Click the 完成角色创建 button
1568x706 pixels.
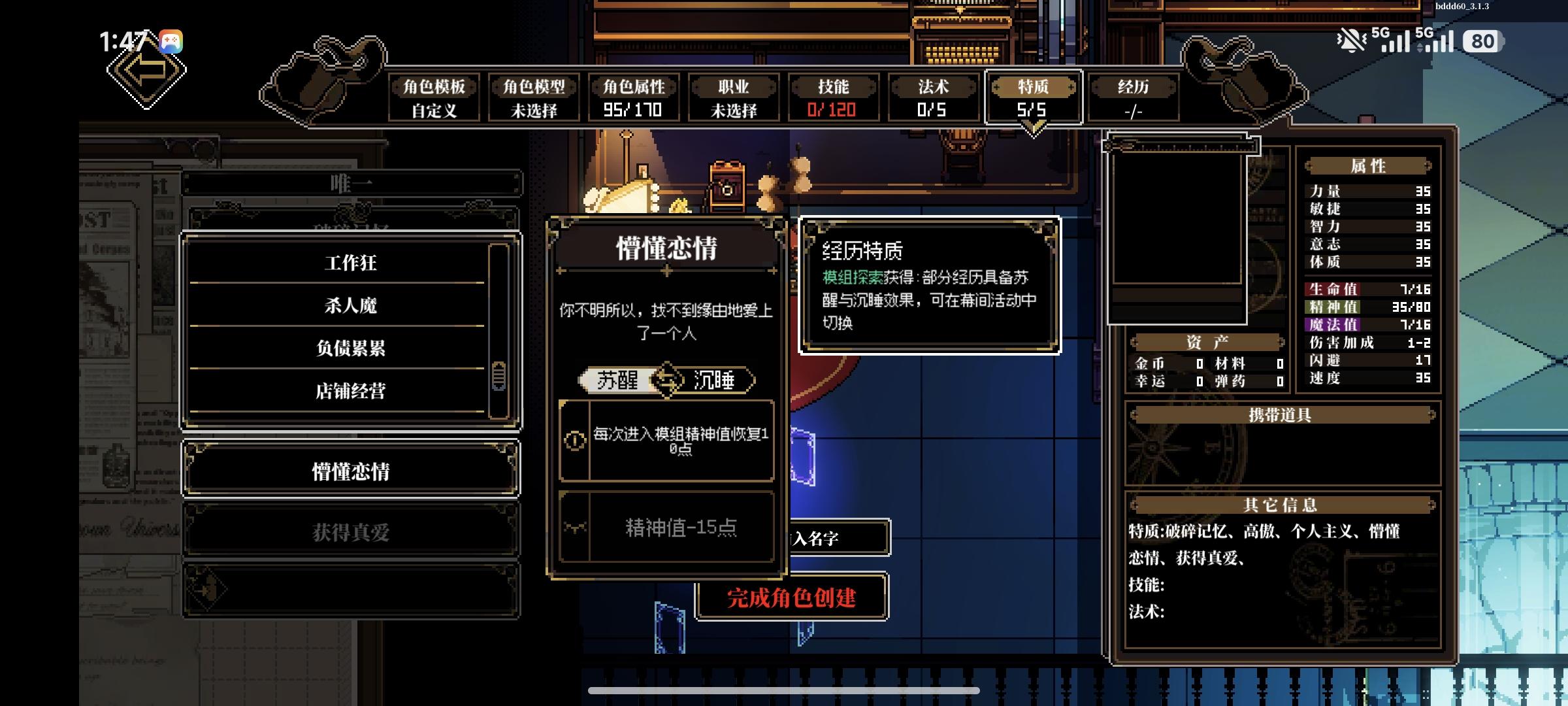coord(791,597)
